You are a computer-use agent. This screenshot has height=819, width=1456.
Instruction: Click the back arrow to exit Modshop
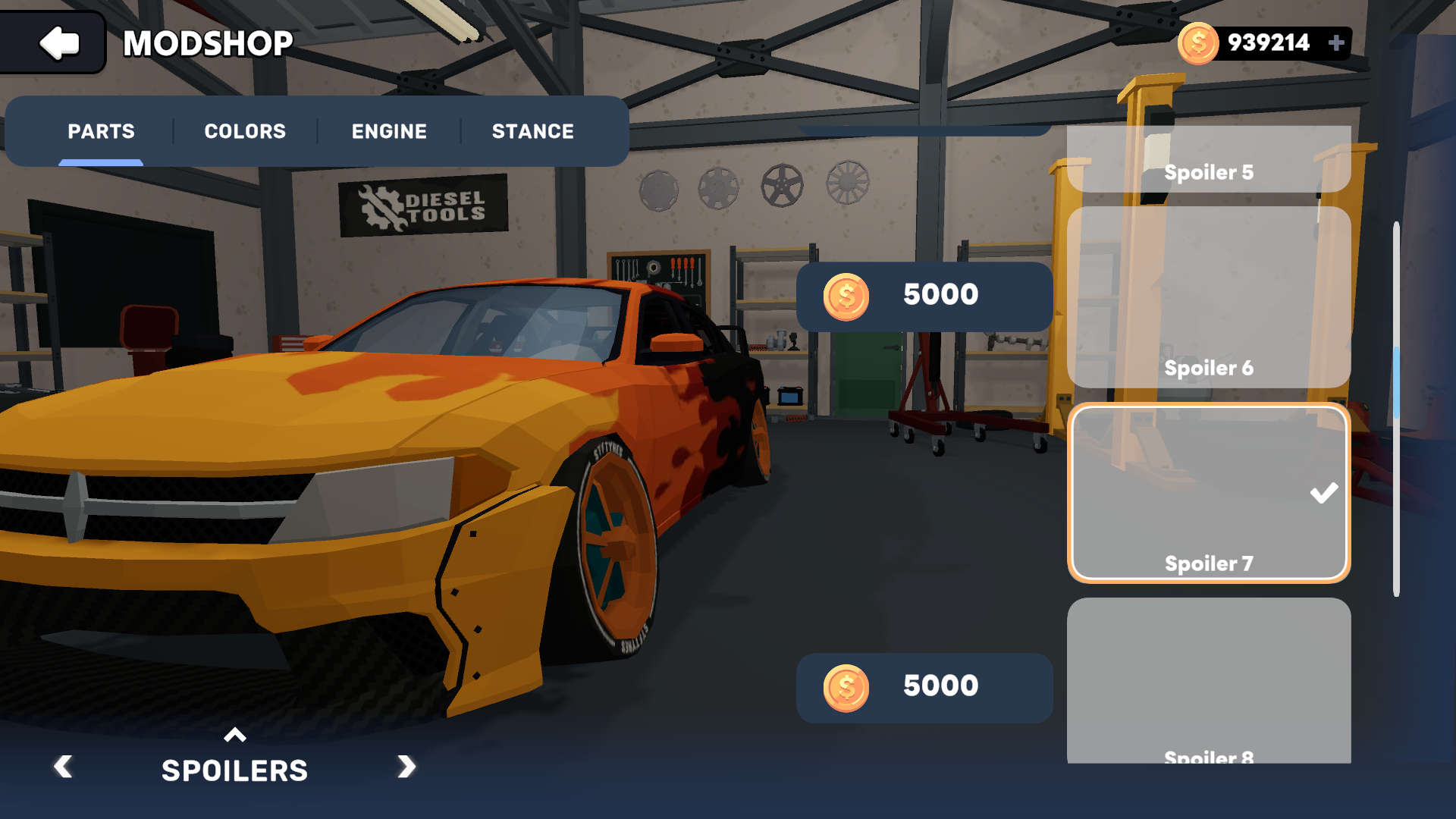click(x=59, y=43)
